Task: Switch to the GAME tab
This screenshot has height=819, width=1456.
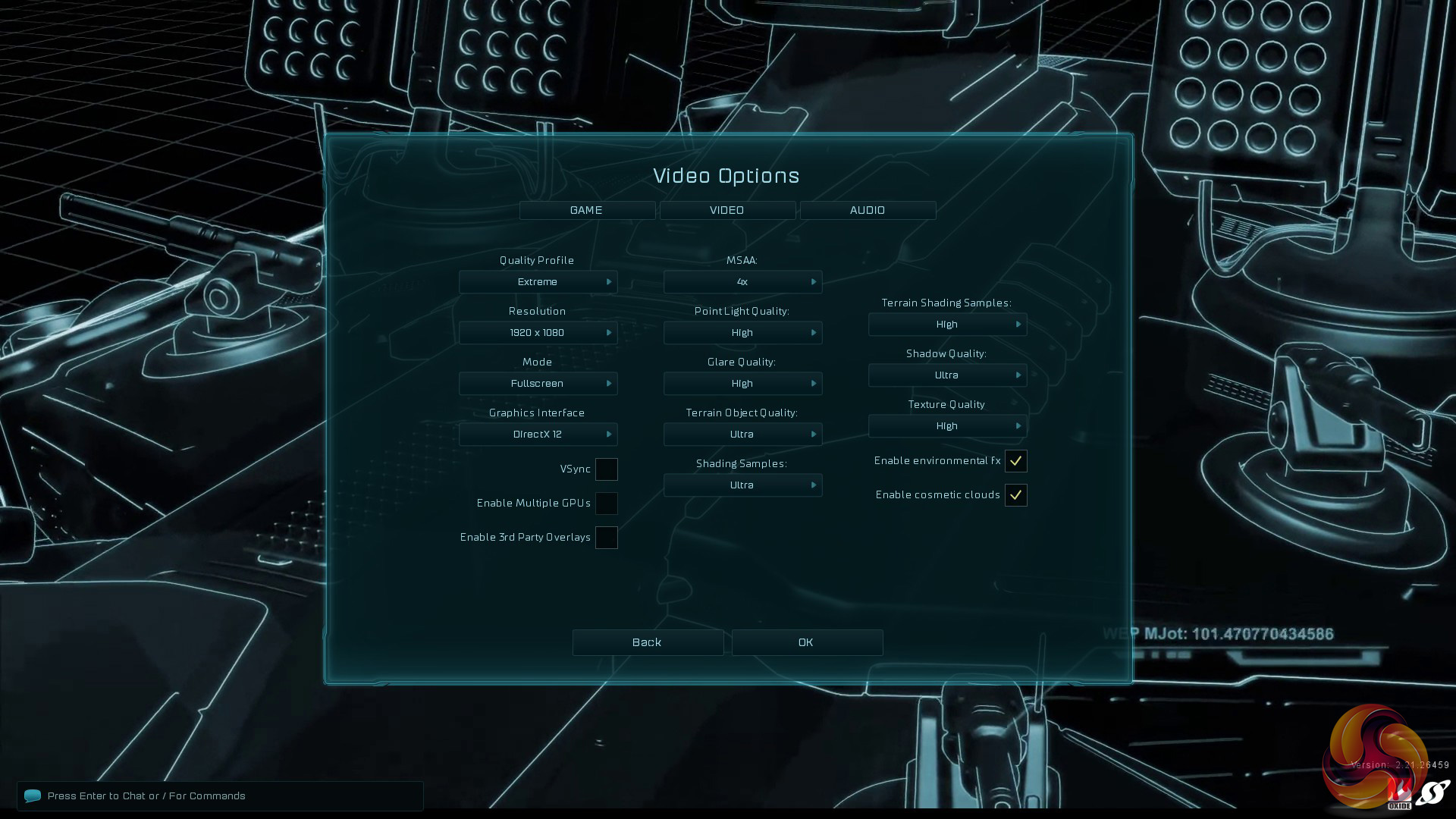Action: click(587, 210)
